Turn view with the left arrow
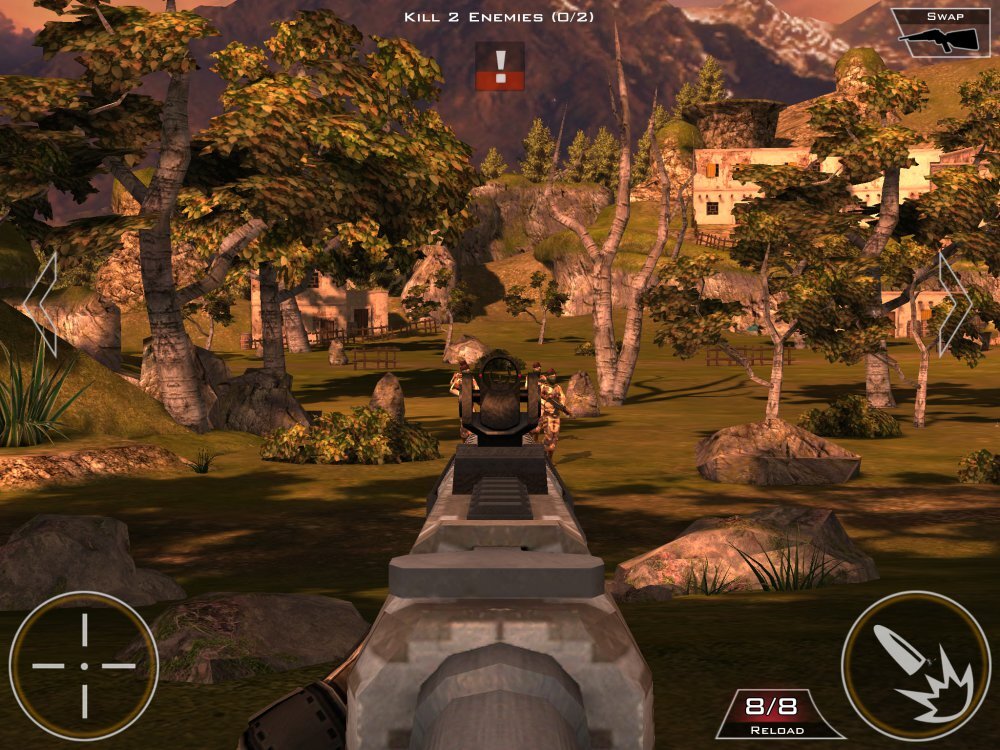The width and height of the screenshot is (1000, 750). 41,304
